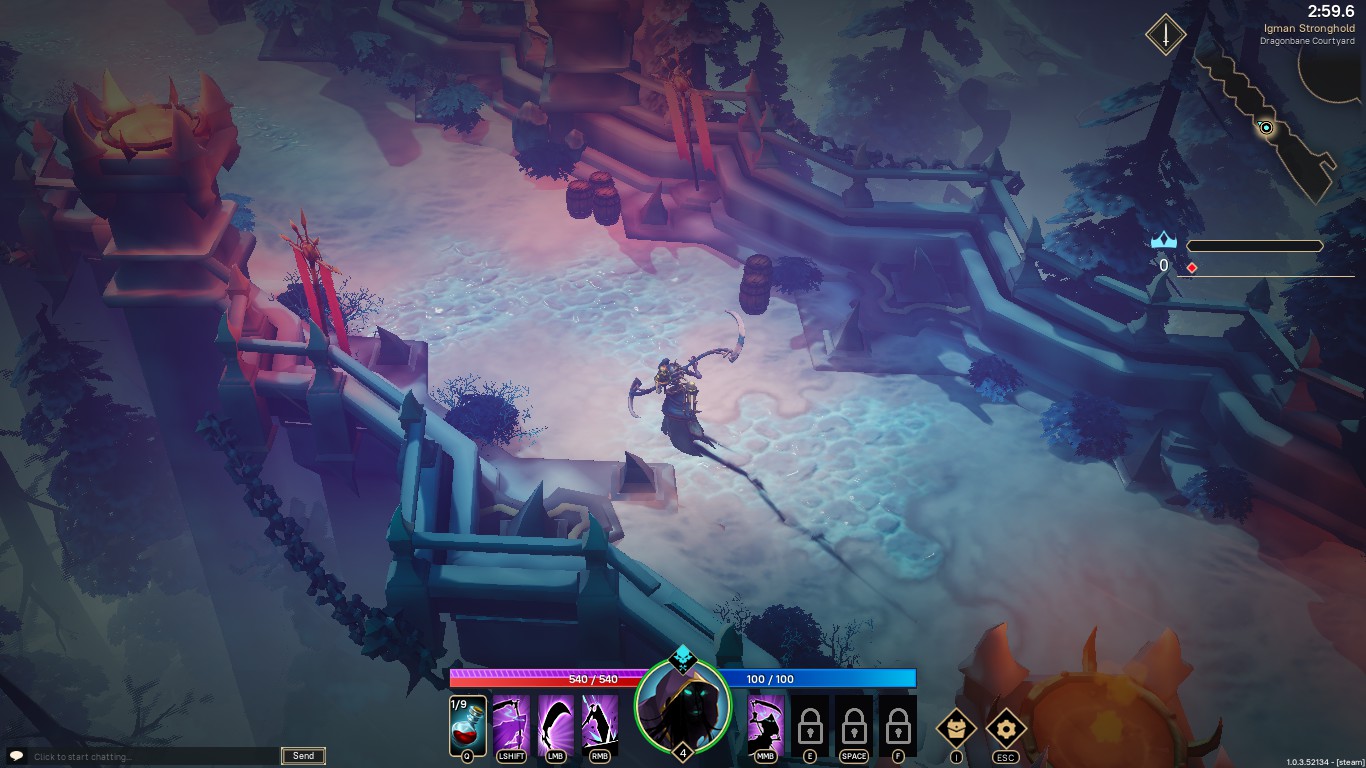Viewport: 1366px width, 768px height.
Task: Open the gear settings menu
Action: pos(1006,728)
